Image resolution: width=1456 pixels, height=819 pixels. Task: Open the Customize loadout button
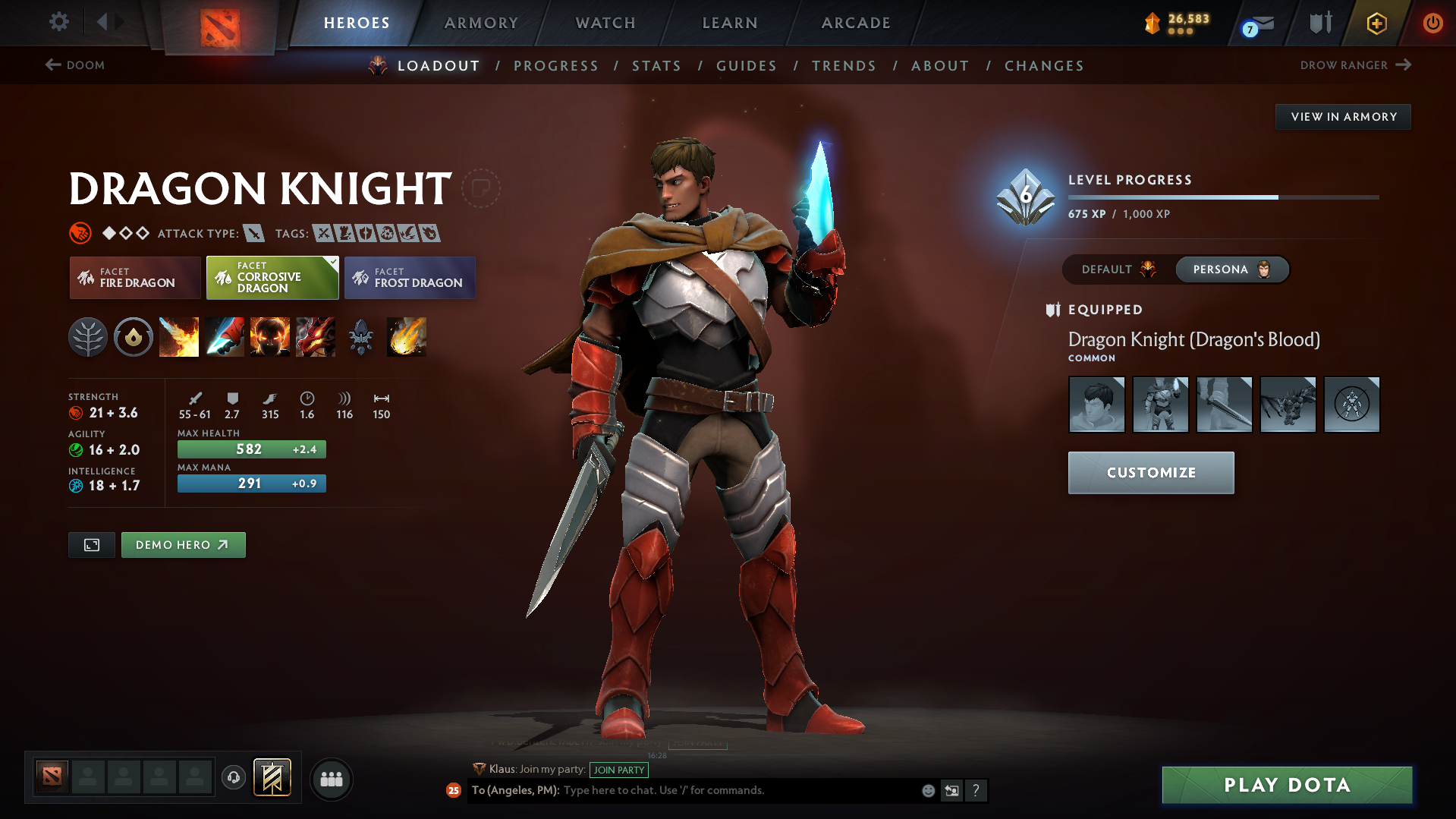point(1150,473)
